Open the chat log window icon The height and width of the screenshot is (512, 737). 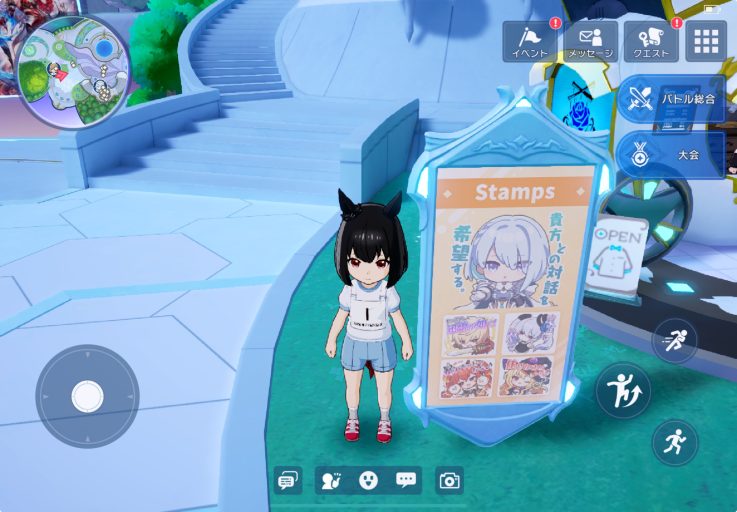click(x=288, y=481)
